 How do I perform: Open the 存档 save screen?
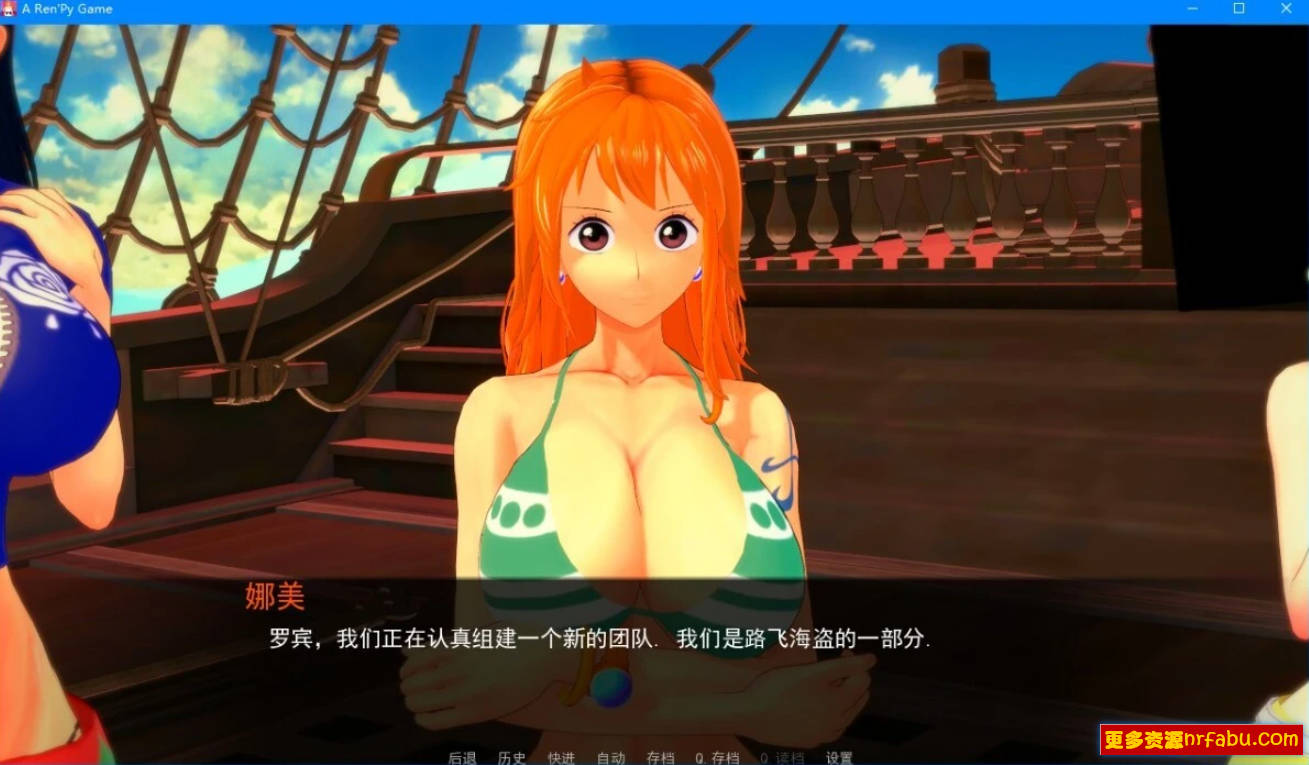click(660, 756)
